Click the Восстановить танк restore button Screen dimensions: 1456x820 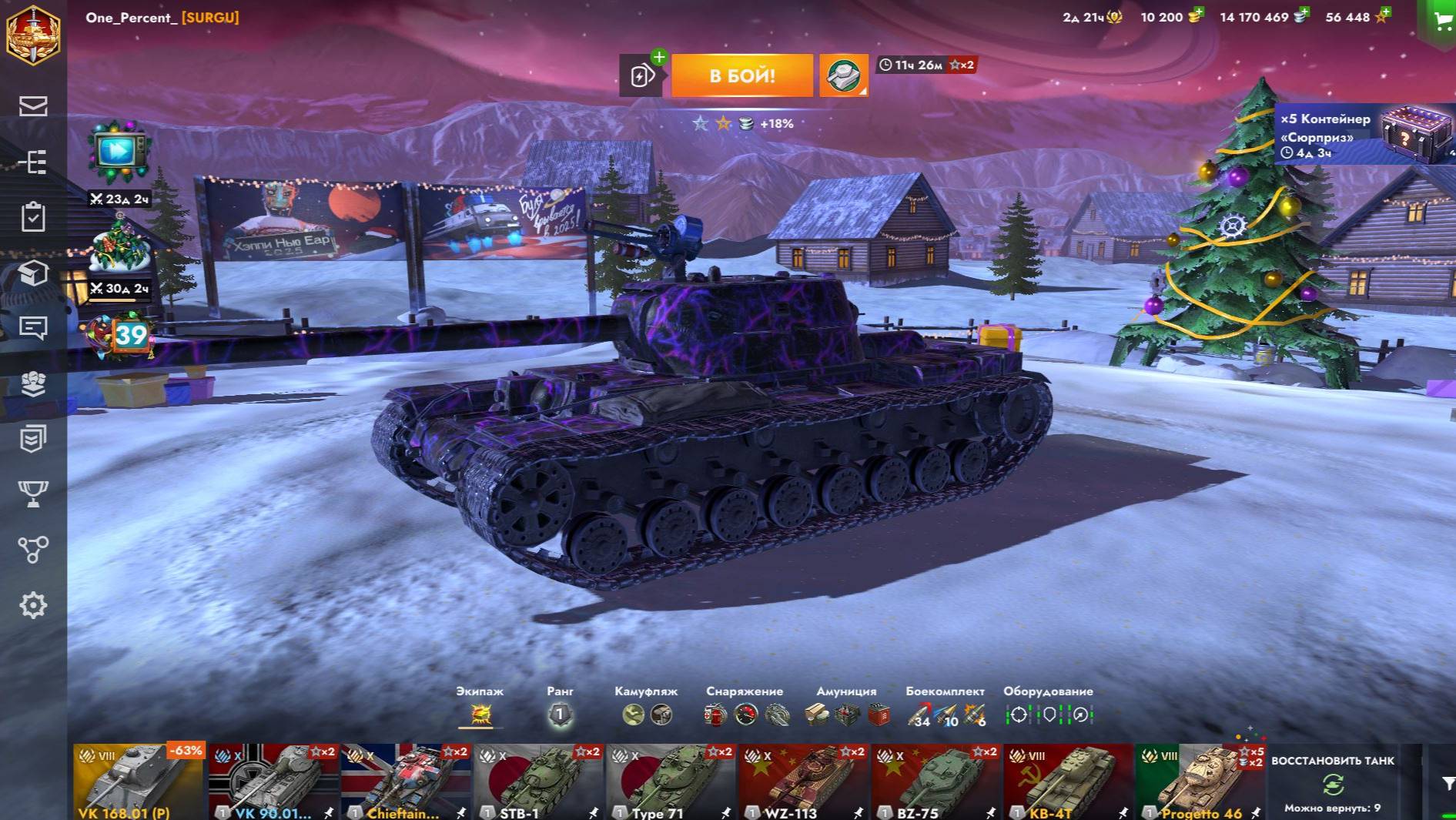1333,783
